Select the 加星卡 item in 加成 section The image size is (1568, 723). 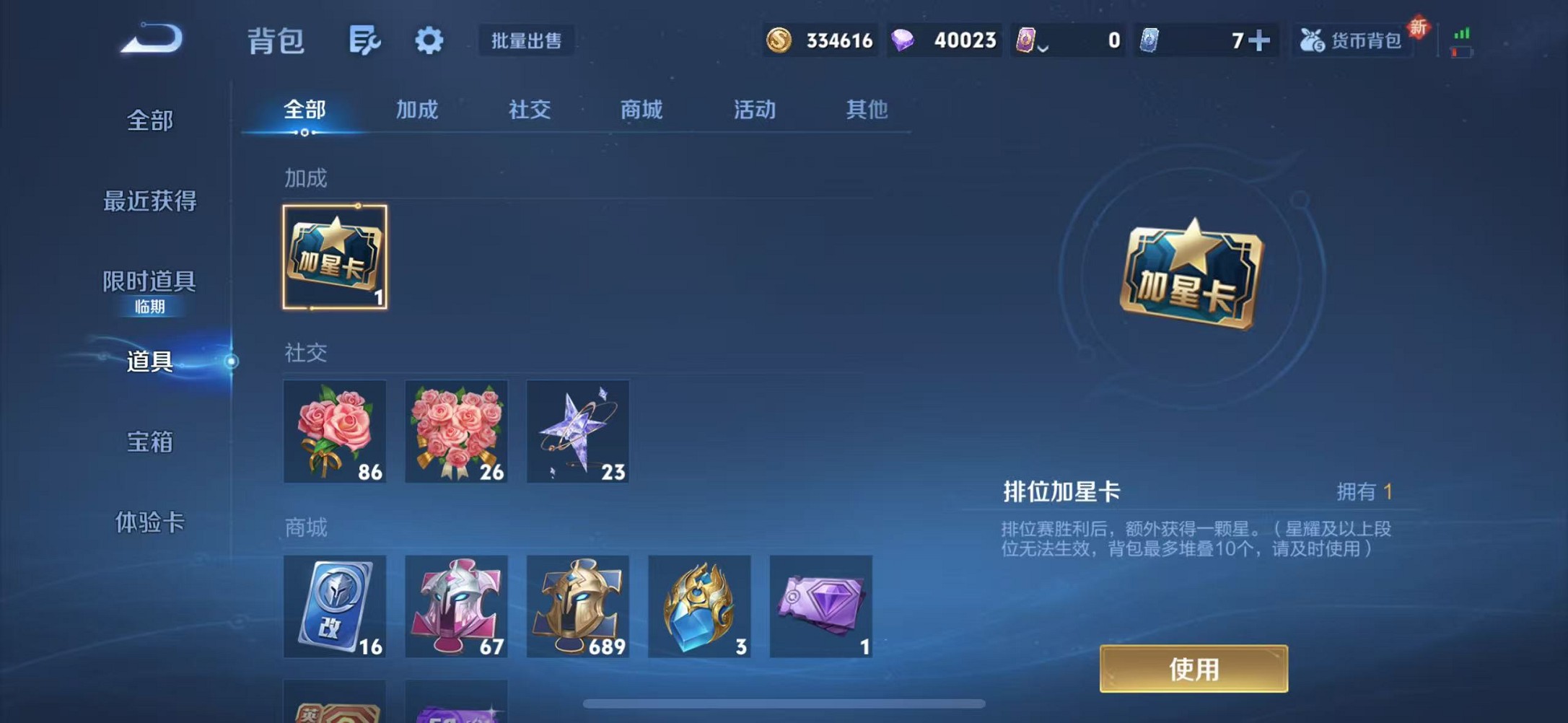335,258
